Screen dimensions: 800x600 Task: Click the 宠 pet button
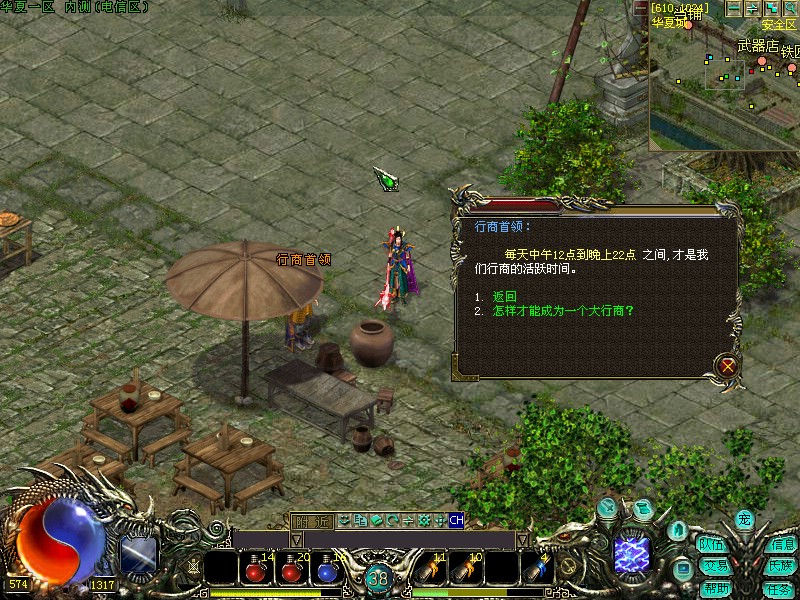(743, 519)
